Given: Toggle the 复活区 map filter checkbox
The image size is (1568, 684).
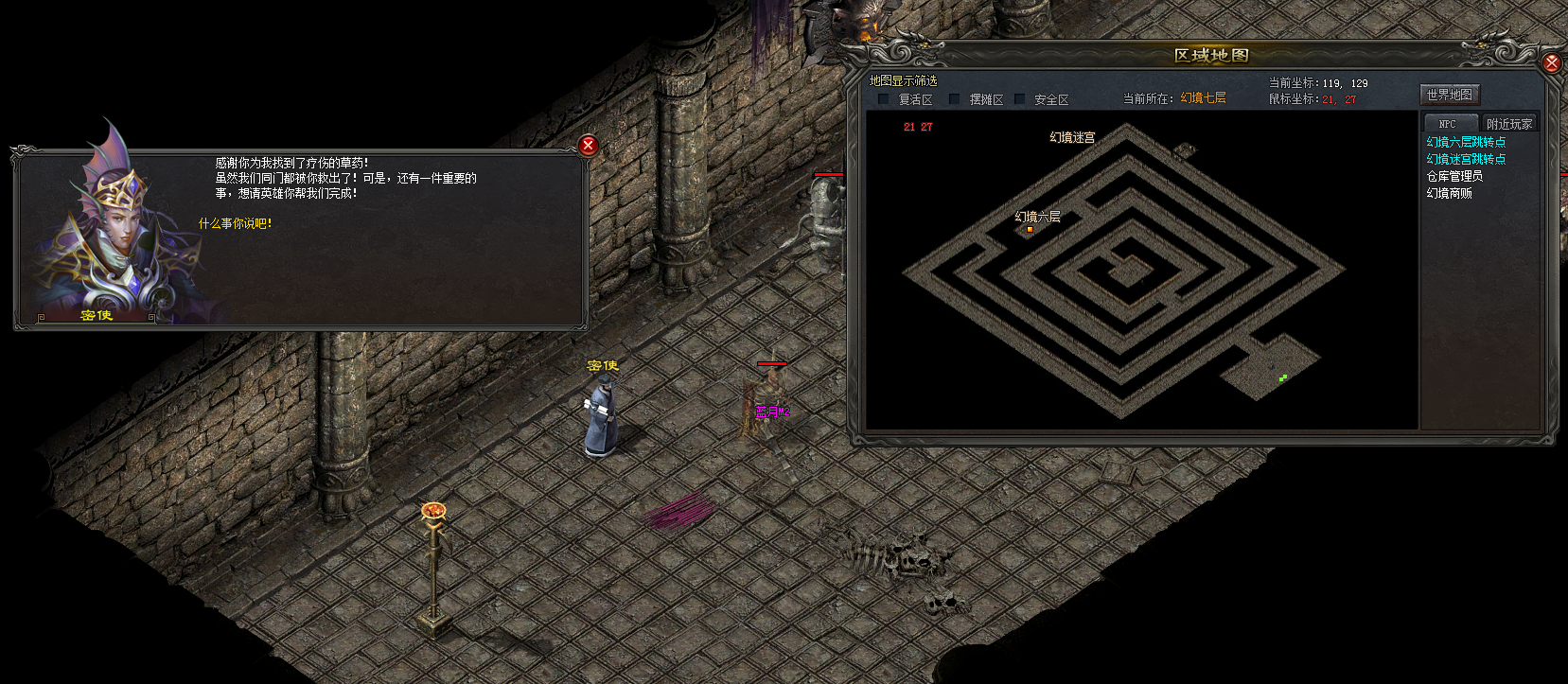Looking at the screenshot, I should pos(884,99).
